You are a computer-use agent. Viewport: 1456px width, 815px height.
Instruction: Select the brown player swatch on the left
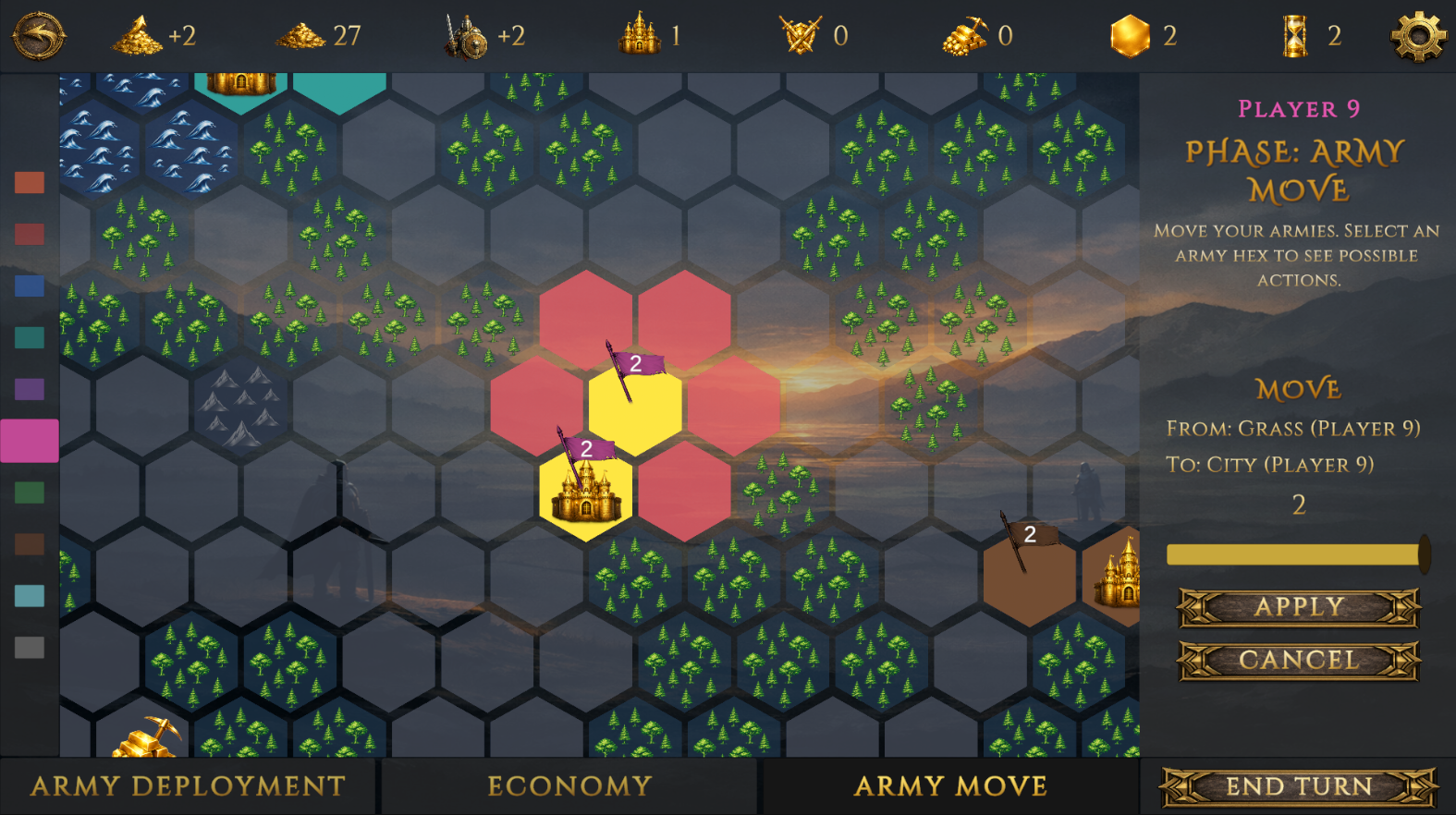[x=28, y=545]
